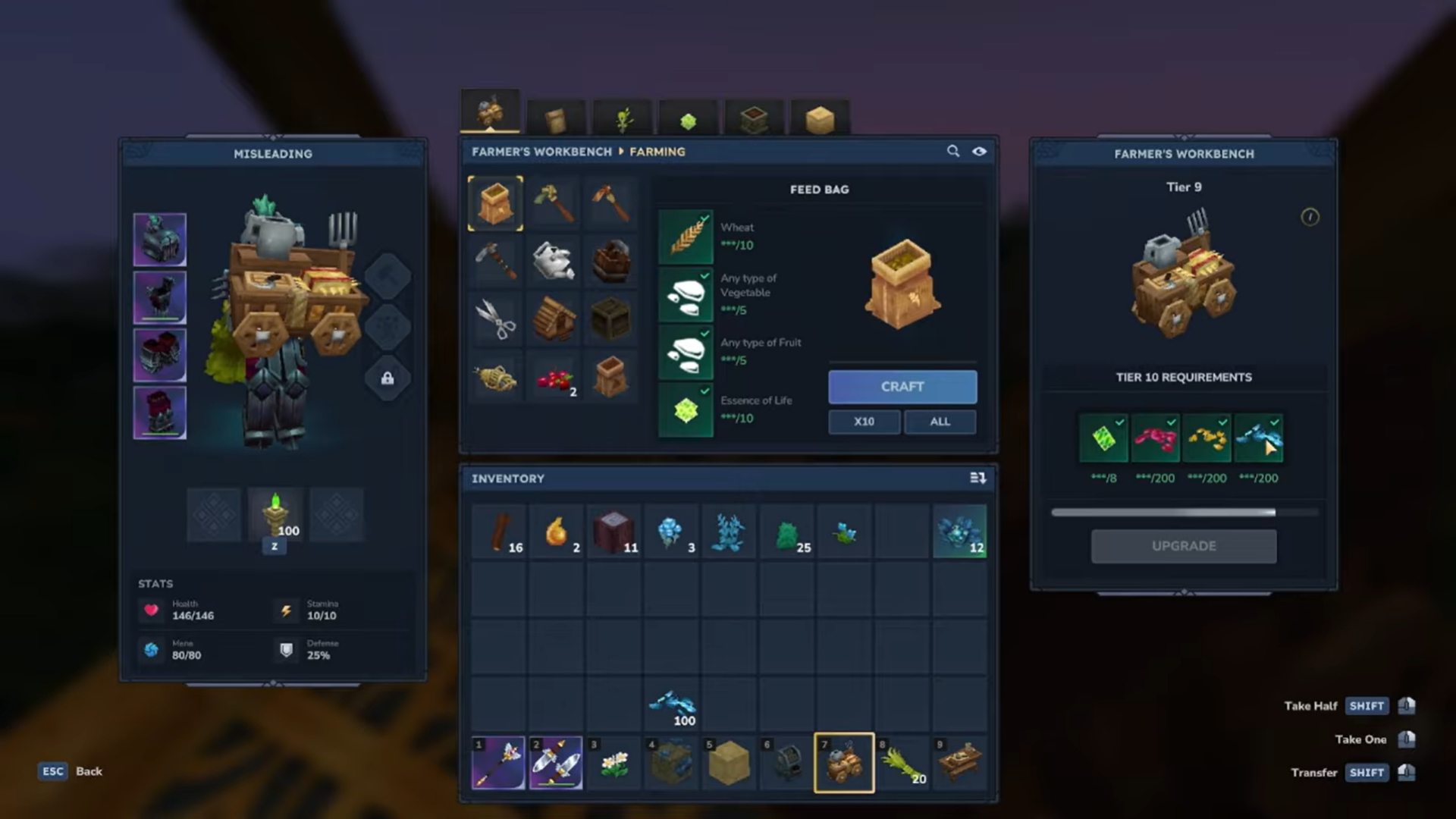Image resolution: width=1456 pixels, height=819 pixels.
Task: Click the X10 craft button
Action: pos(864,422)
